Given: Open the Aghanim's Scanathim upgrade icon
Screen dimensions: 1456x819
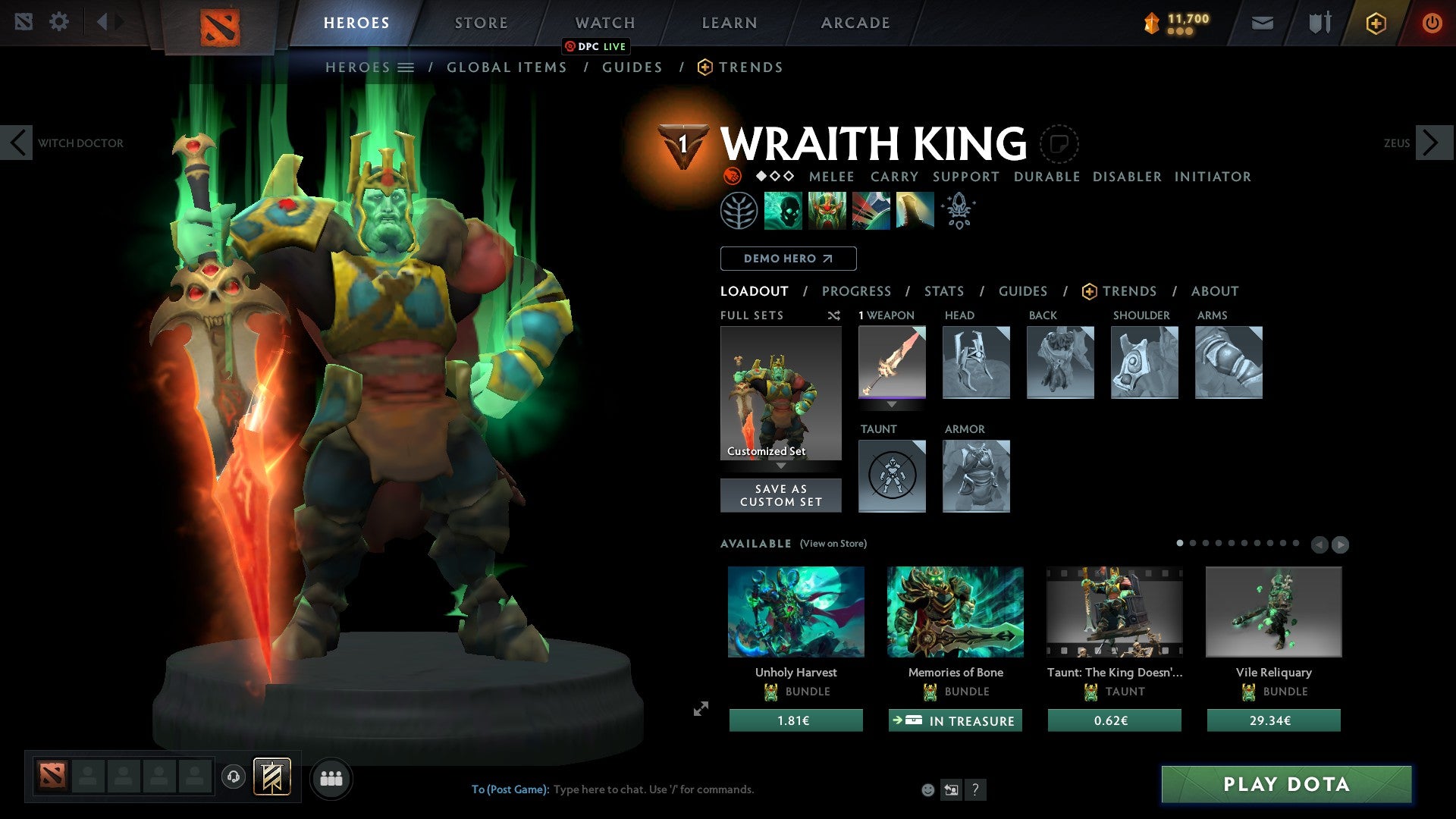Looking at the screenshot, I should point(958,210).
